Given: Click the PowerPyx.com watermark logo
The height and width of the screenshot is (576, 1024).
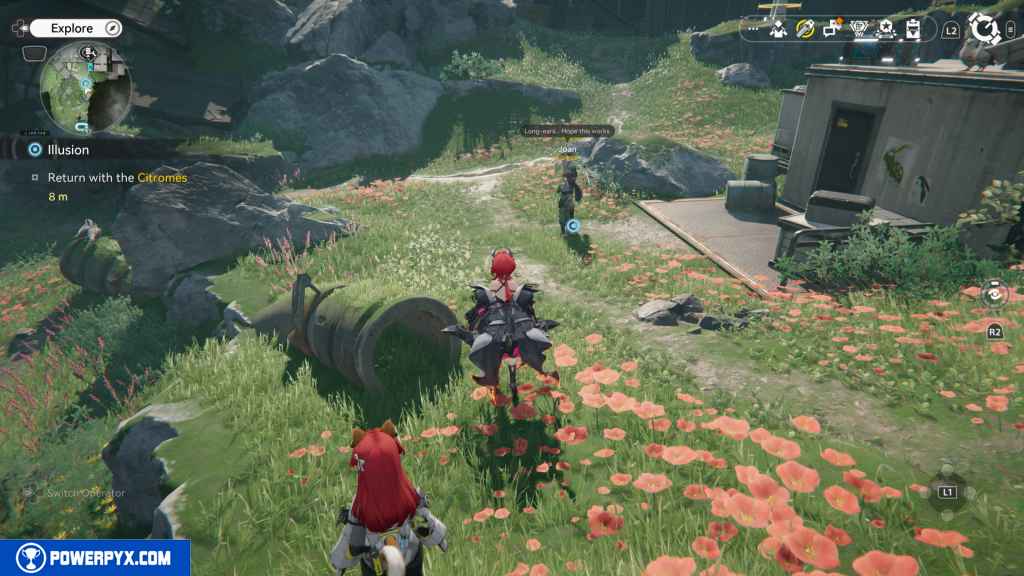Looking at the screenshot, I should click(x=95, y=558).
